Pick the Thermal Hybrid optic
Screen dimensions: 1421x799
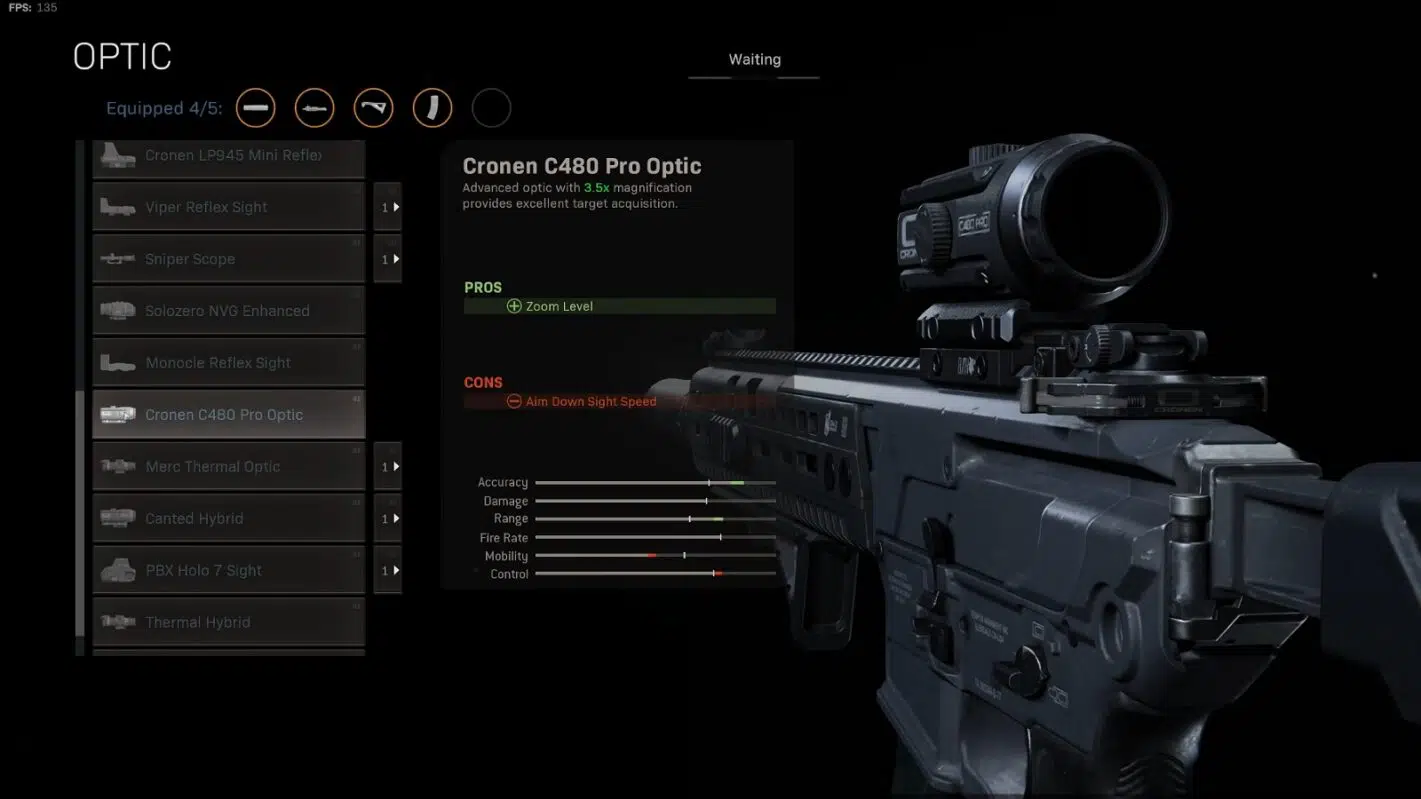pos(229,622)
